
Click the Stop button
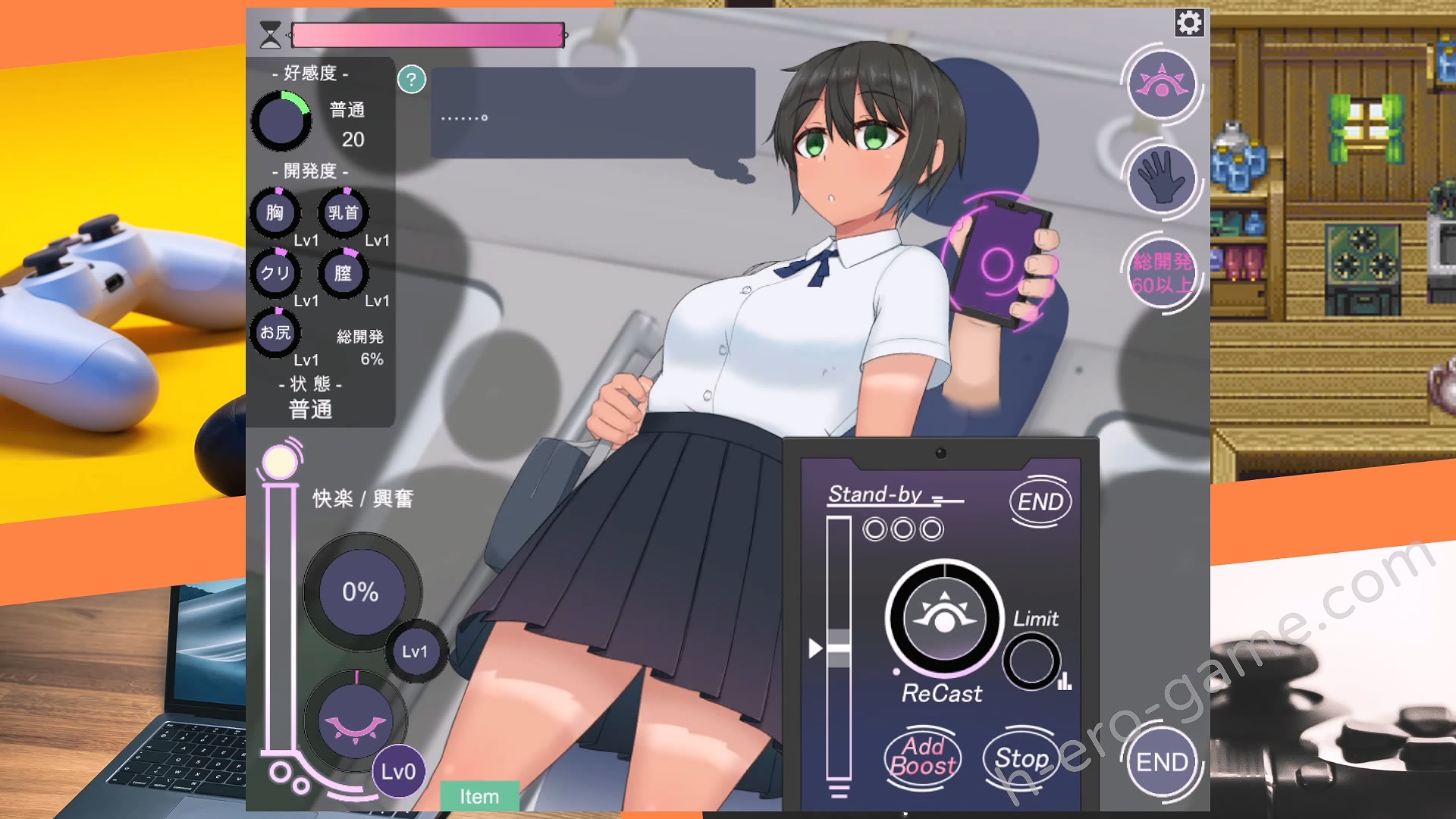(x=1021, y=758)
